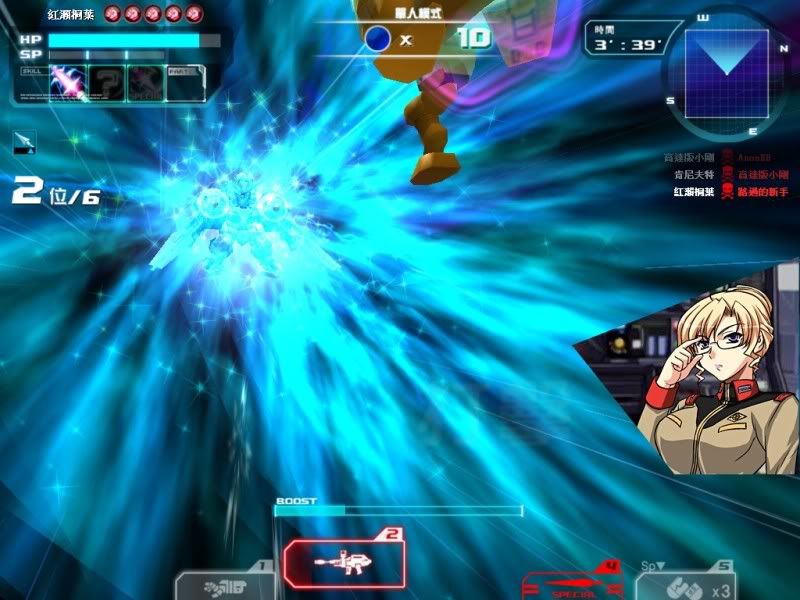This screenshot has width=800, height=600.
Task: Switch to weapon slot 1
Action: tap(225, 584)
